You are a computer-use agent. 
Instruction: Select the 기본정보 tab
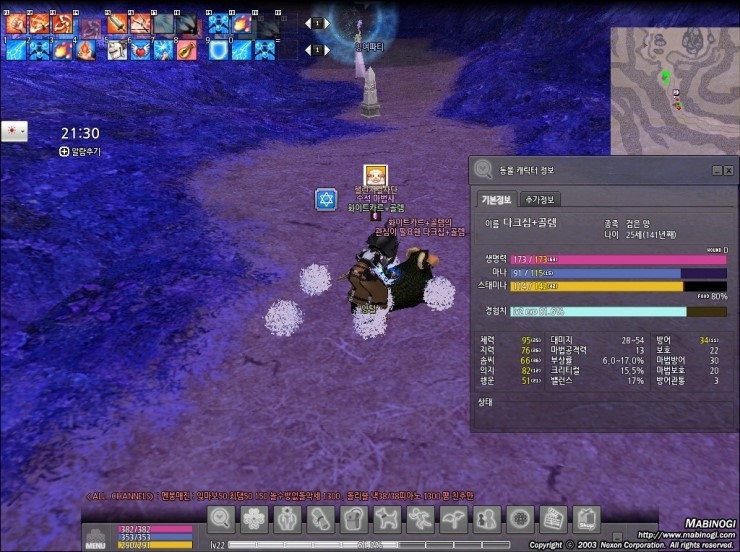[497, 199]
